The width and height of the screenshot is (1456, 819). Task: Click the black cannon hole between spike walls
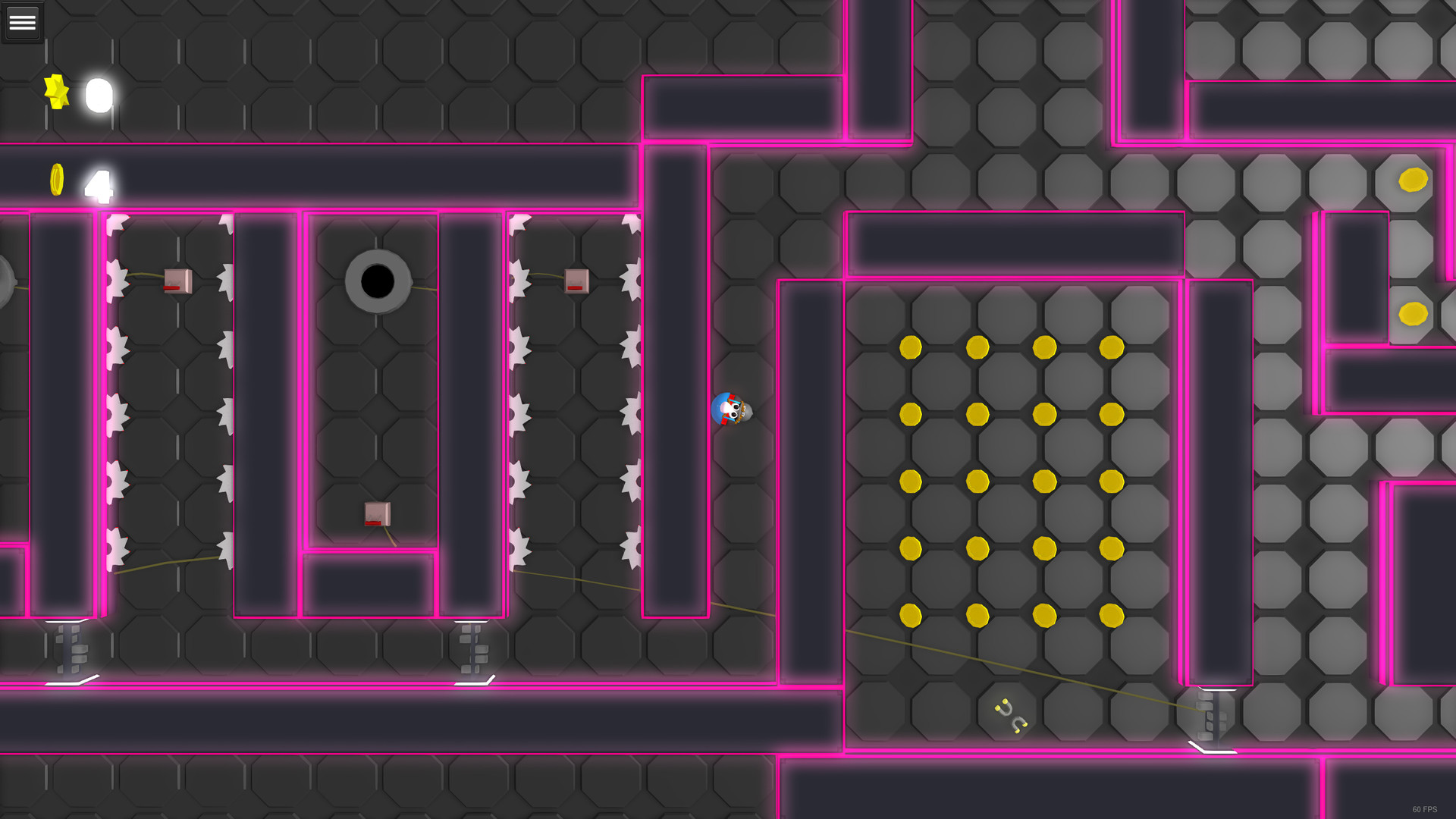point(375,281)
